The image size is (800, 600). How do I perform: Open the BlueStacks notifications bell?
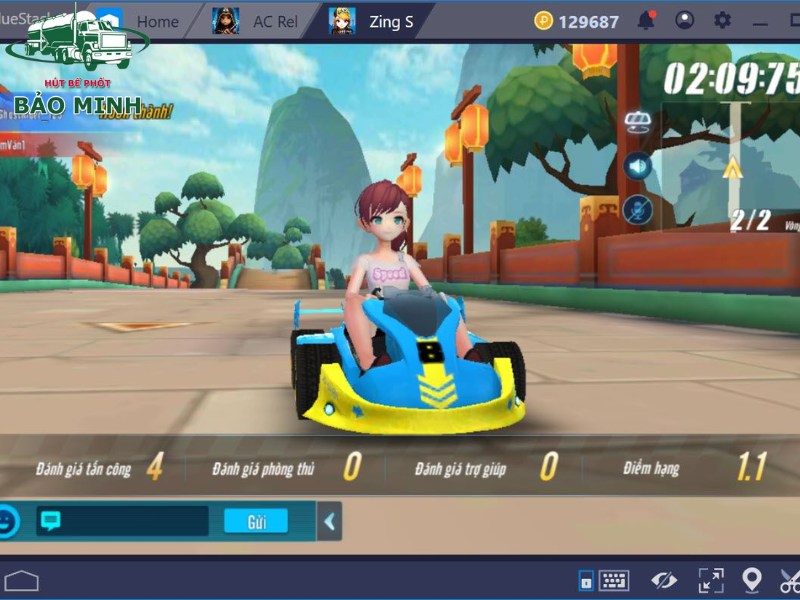pyautogui.click(x=648, y=20)
